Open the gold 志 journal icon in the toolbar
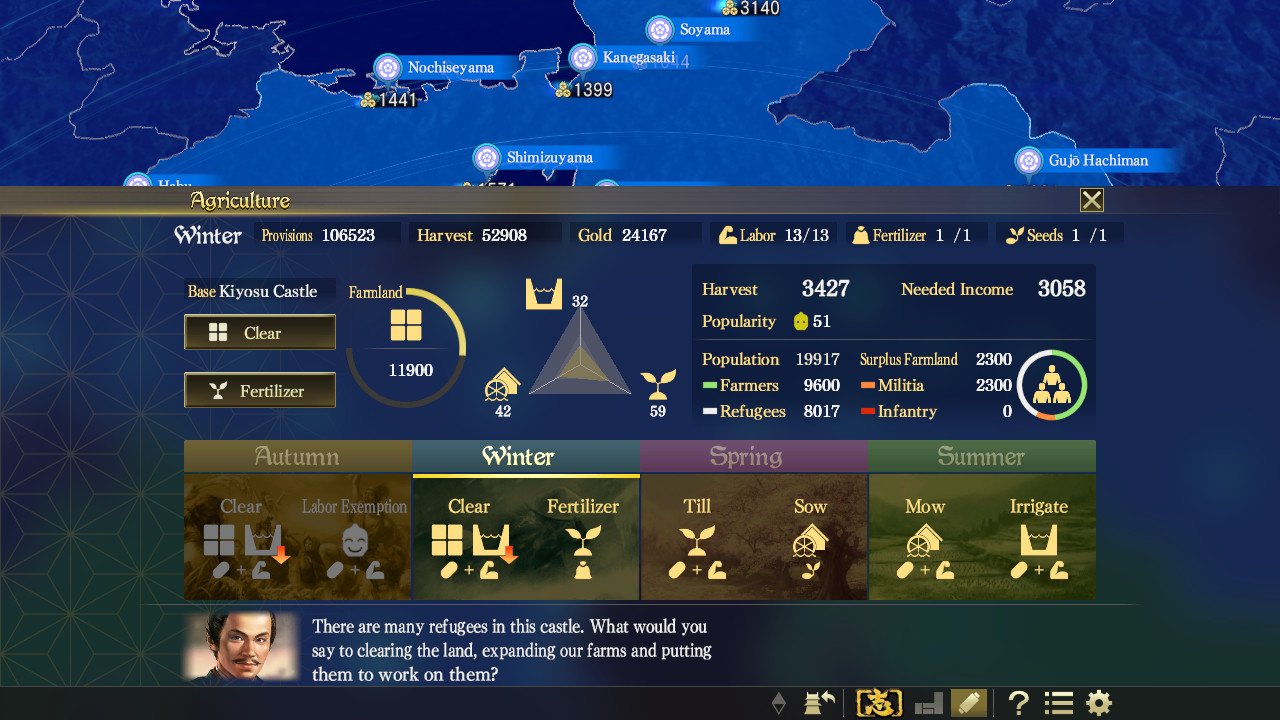Screen dimensions: 1280x720 881,702
